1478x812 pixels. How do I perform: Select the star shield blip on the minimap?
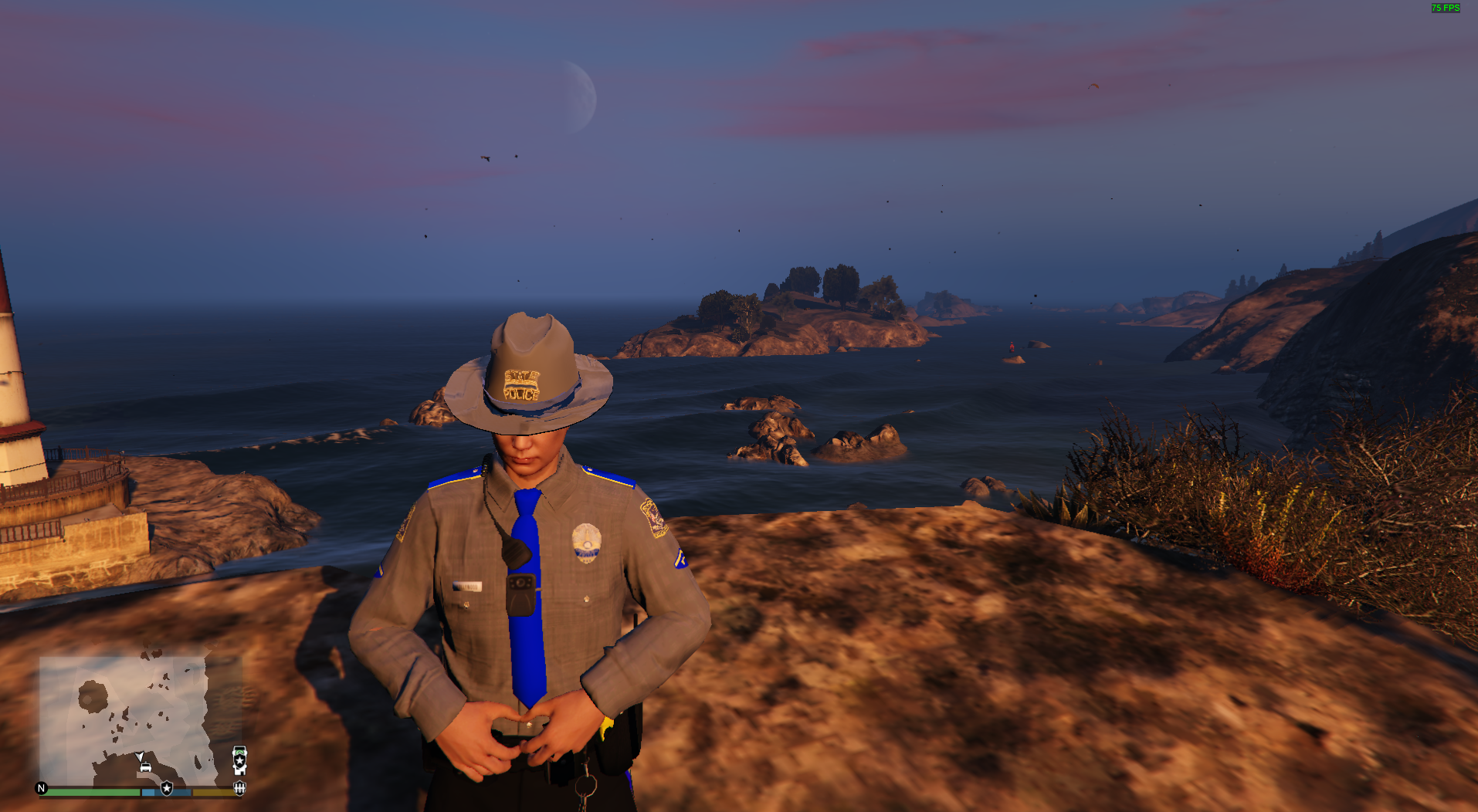point(167,788)
